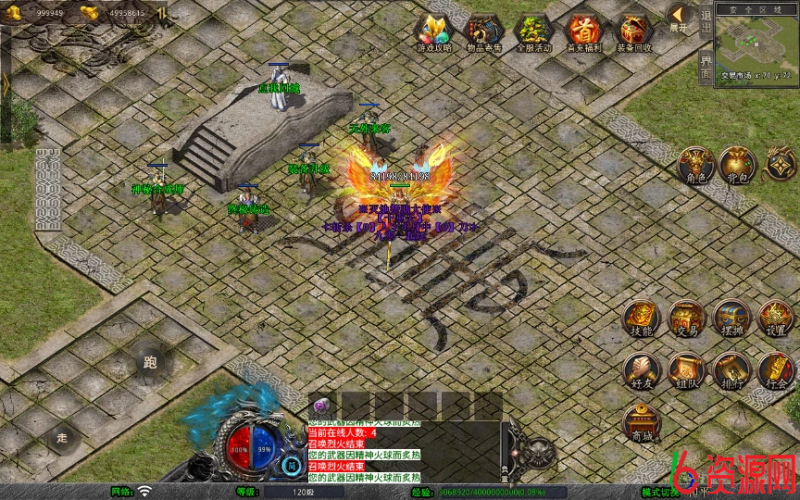Open the 好友 friends list
This screenshot has height=500, width=800.
tap(642, 370)
